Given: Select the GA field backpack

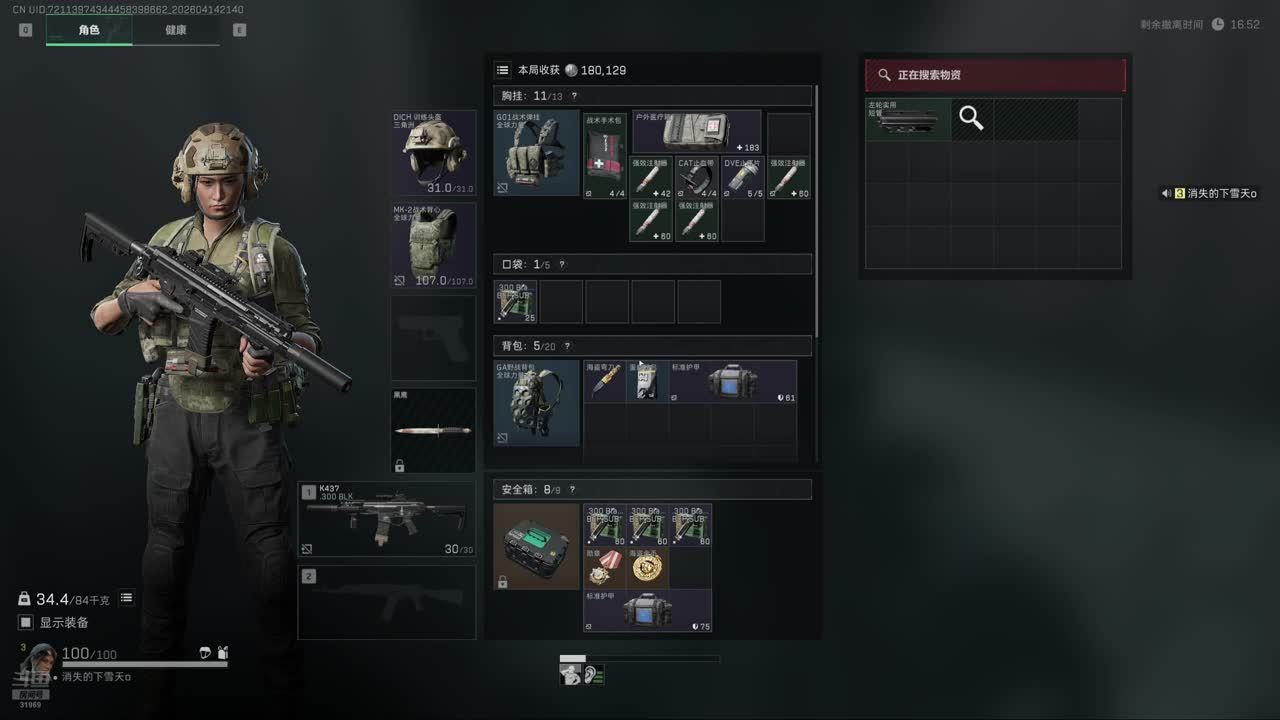Looking at the screenshot, I should (536, 402).
